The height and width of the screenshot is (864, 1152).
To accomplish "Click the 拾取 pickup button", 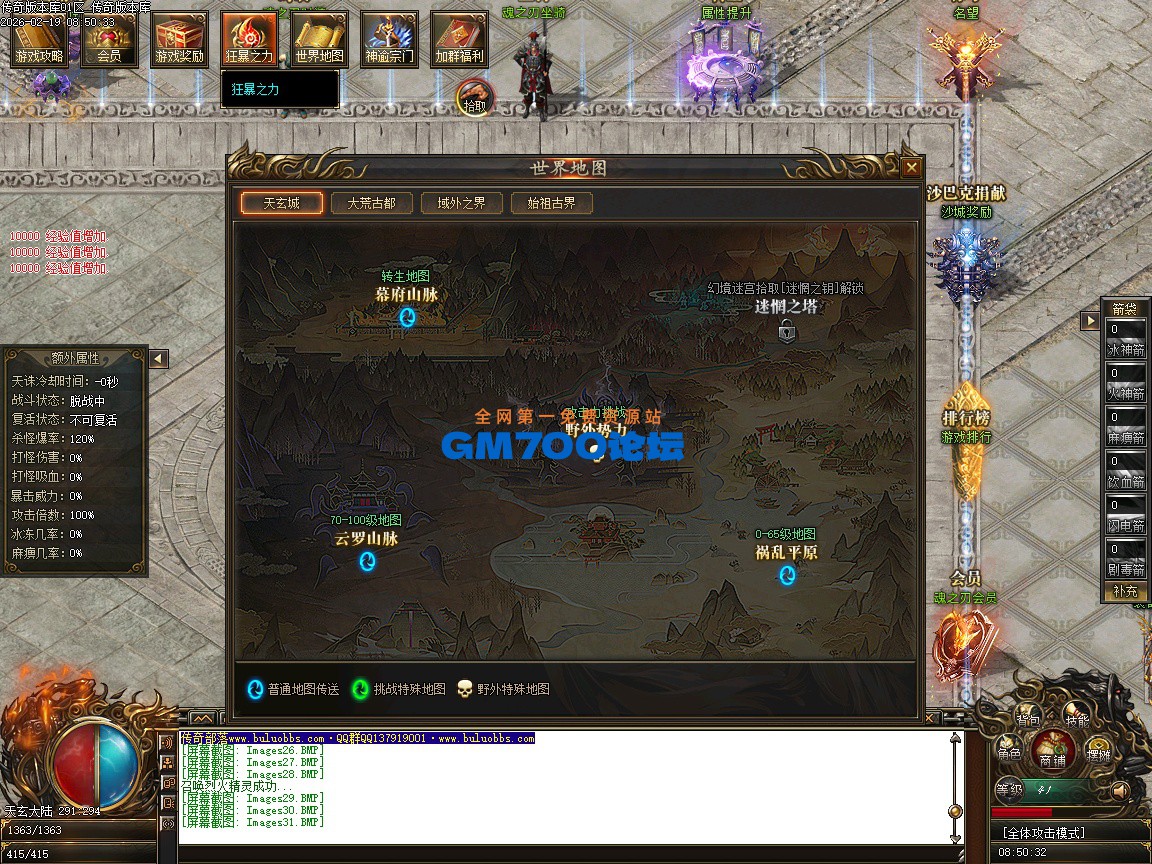I will pos(475,99).
